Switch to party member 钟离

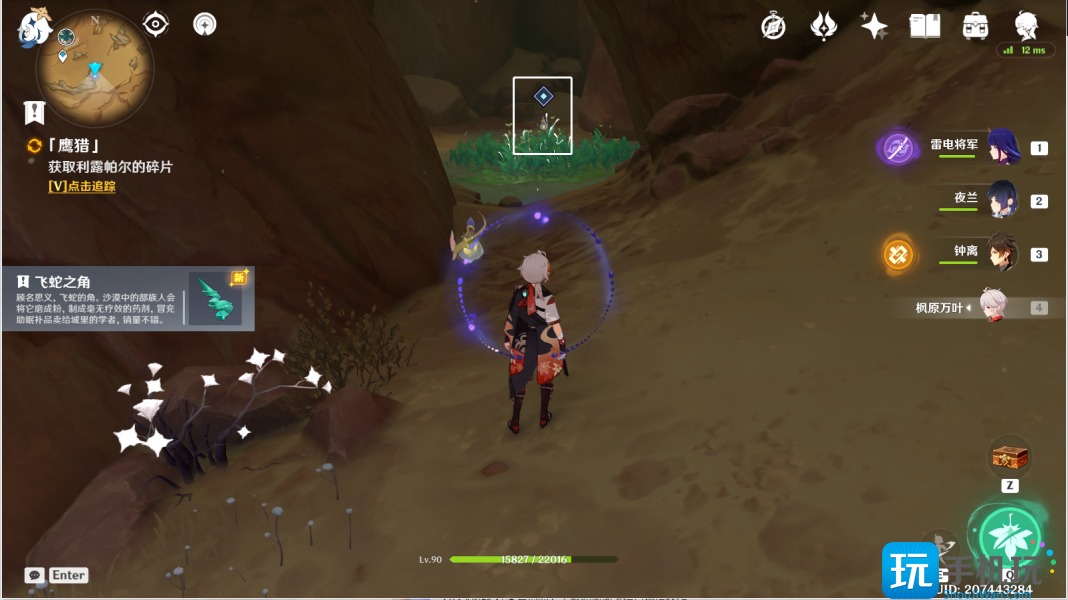click(1001, 254)
